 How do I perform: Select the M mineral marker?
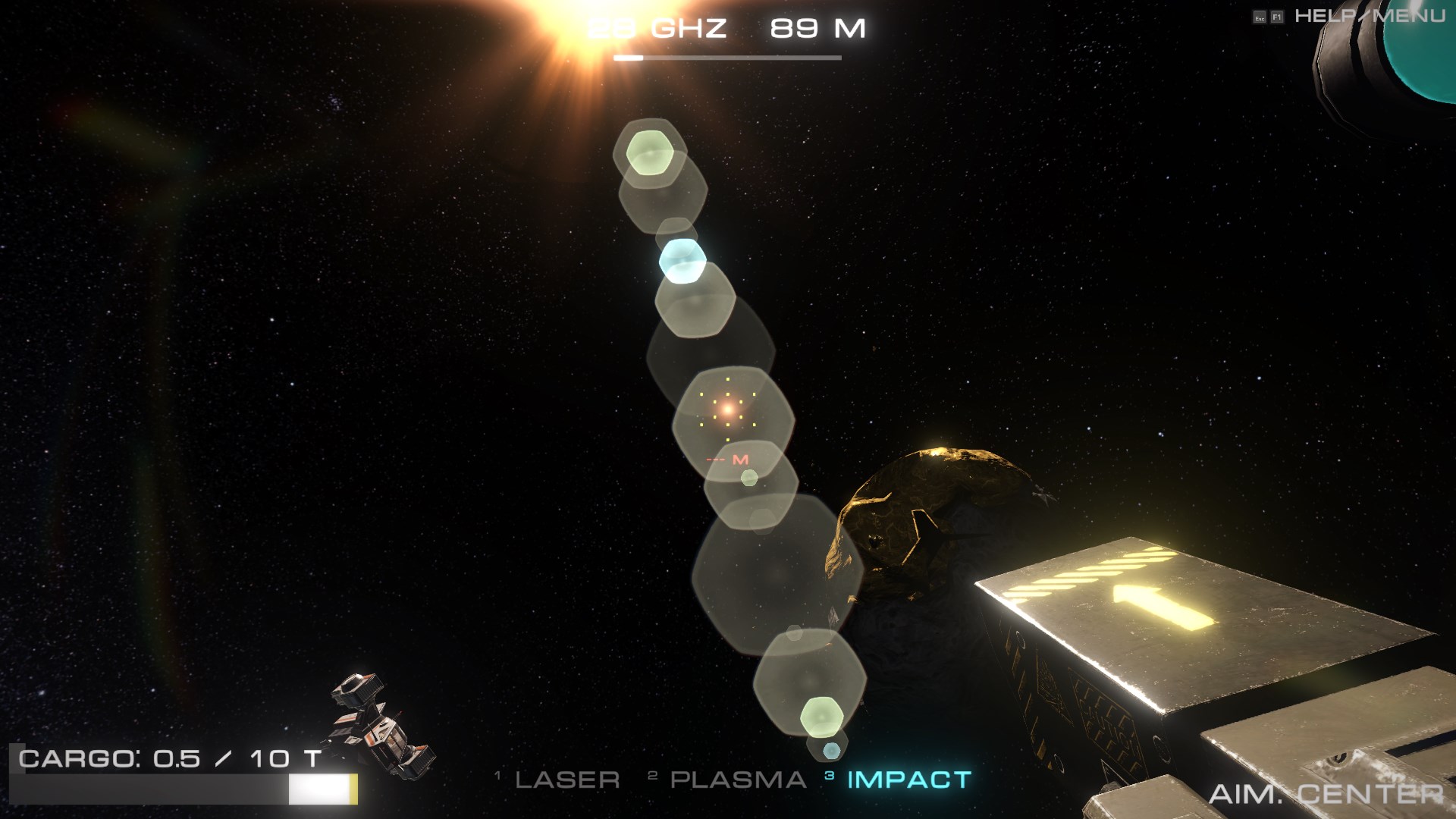[x=737, y=459]
